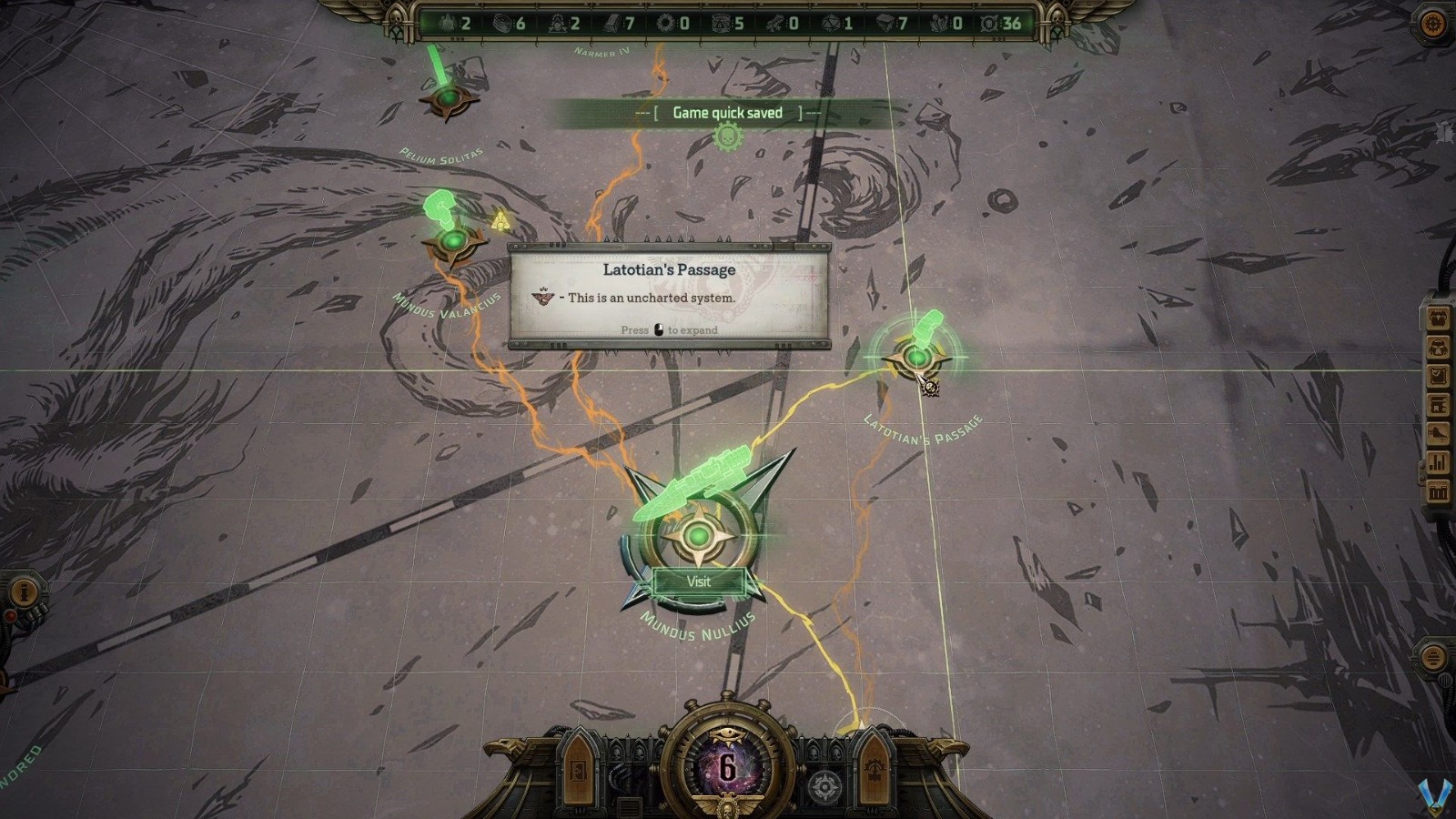Screen dimensions: 1456x819
Task: Click the statistics bar-chart icon on right sidebar
Action: 1439,460
